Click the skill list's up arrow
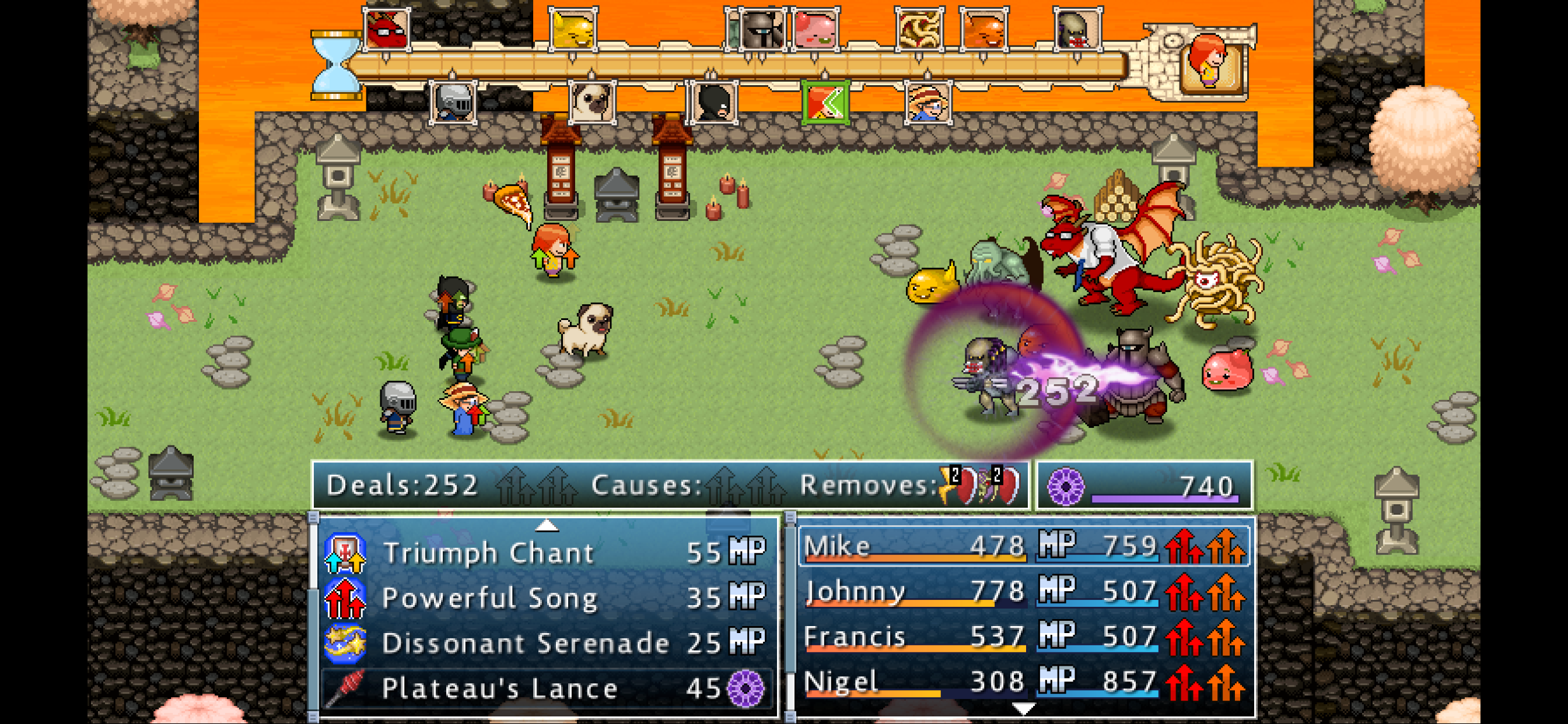The image size is (1568, 724). [547, 525]
